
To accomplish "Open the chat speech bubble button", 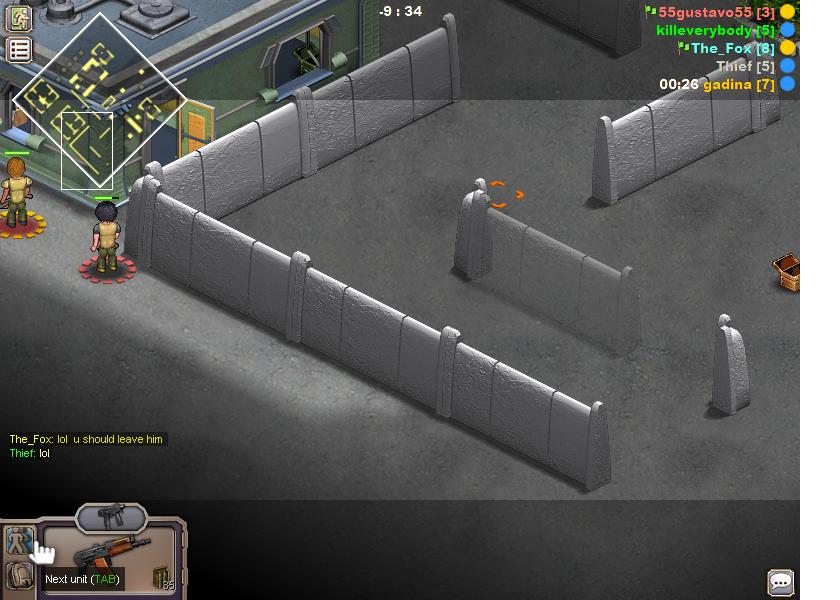I will tap(780, 582).
